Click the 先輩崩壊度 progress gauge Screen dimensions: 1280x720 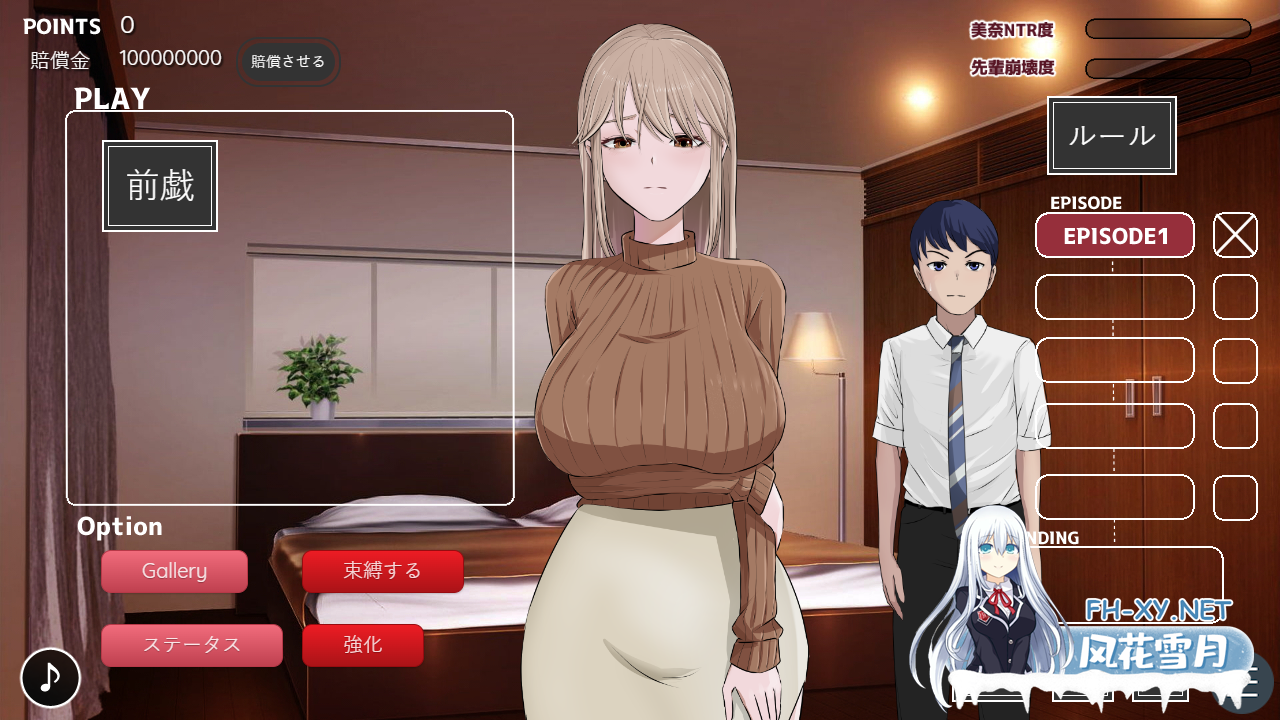pos(1167,69)
